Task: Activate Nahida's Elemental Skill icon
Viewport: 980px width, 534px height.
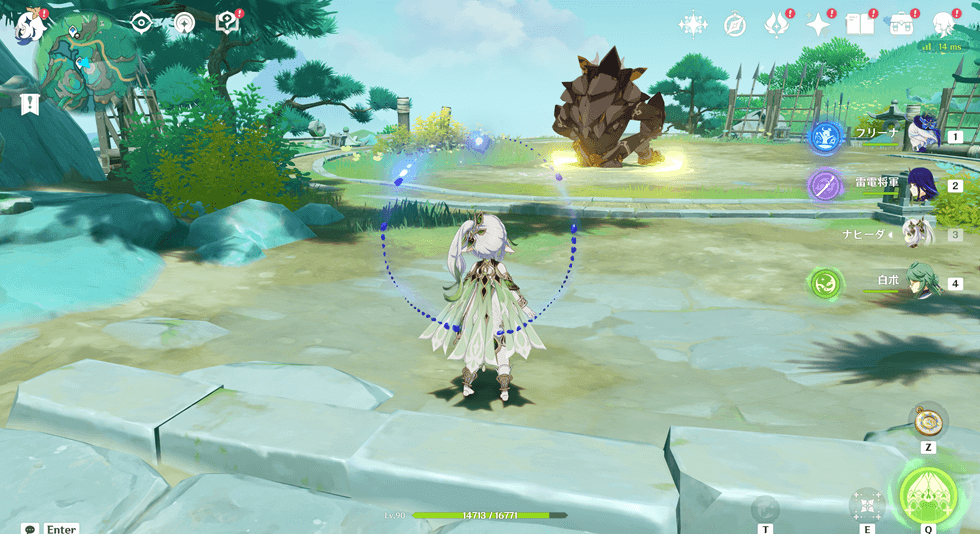Action: pos(866,503)
